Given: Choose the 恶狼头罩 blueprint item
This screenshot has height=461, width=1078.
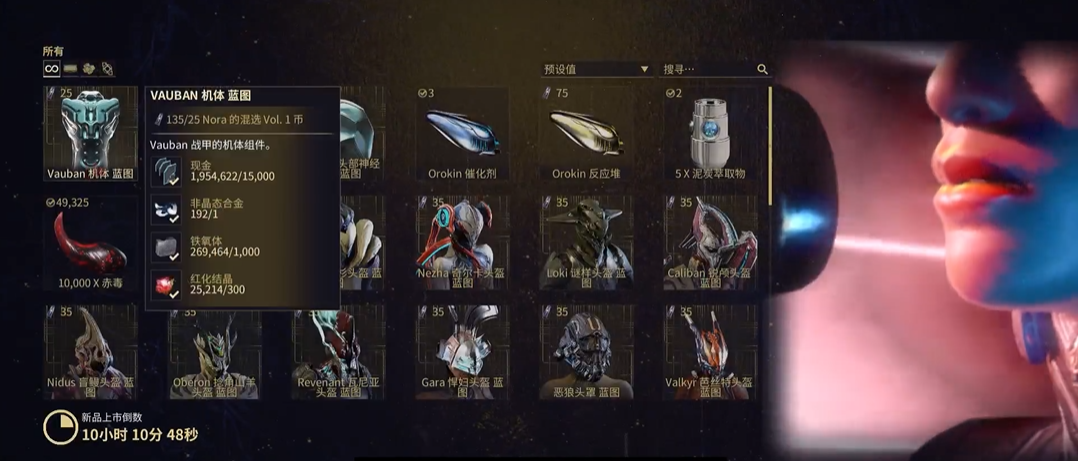Looking at the screenshot, I should (586, 351).
